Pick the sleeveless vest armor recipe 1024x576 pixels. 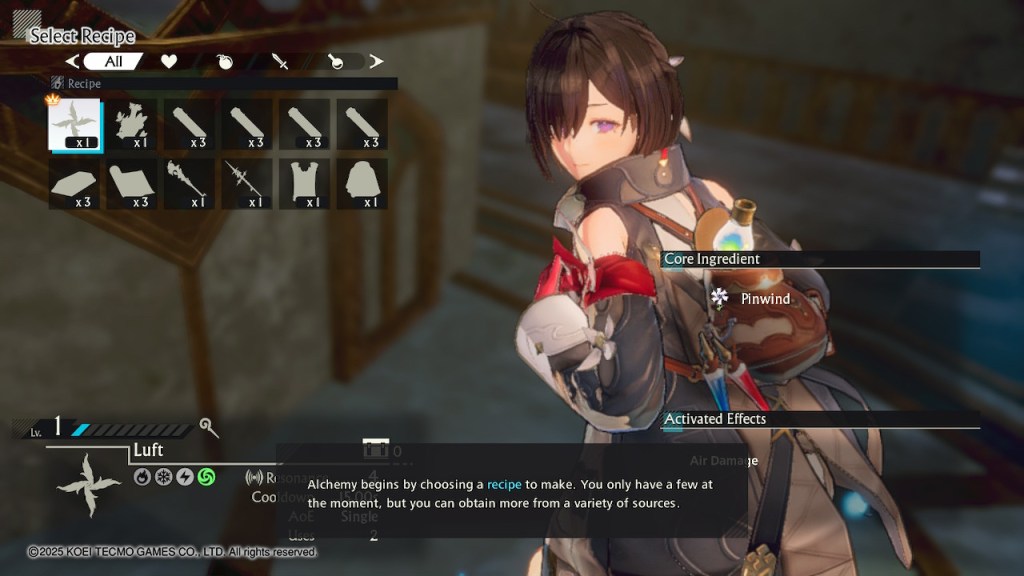tap(304, 184)
